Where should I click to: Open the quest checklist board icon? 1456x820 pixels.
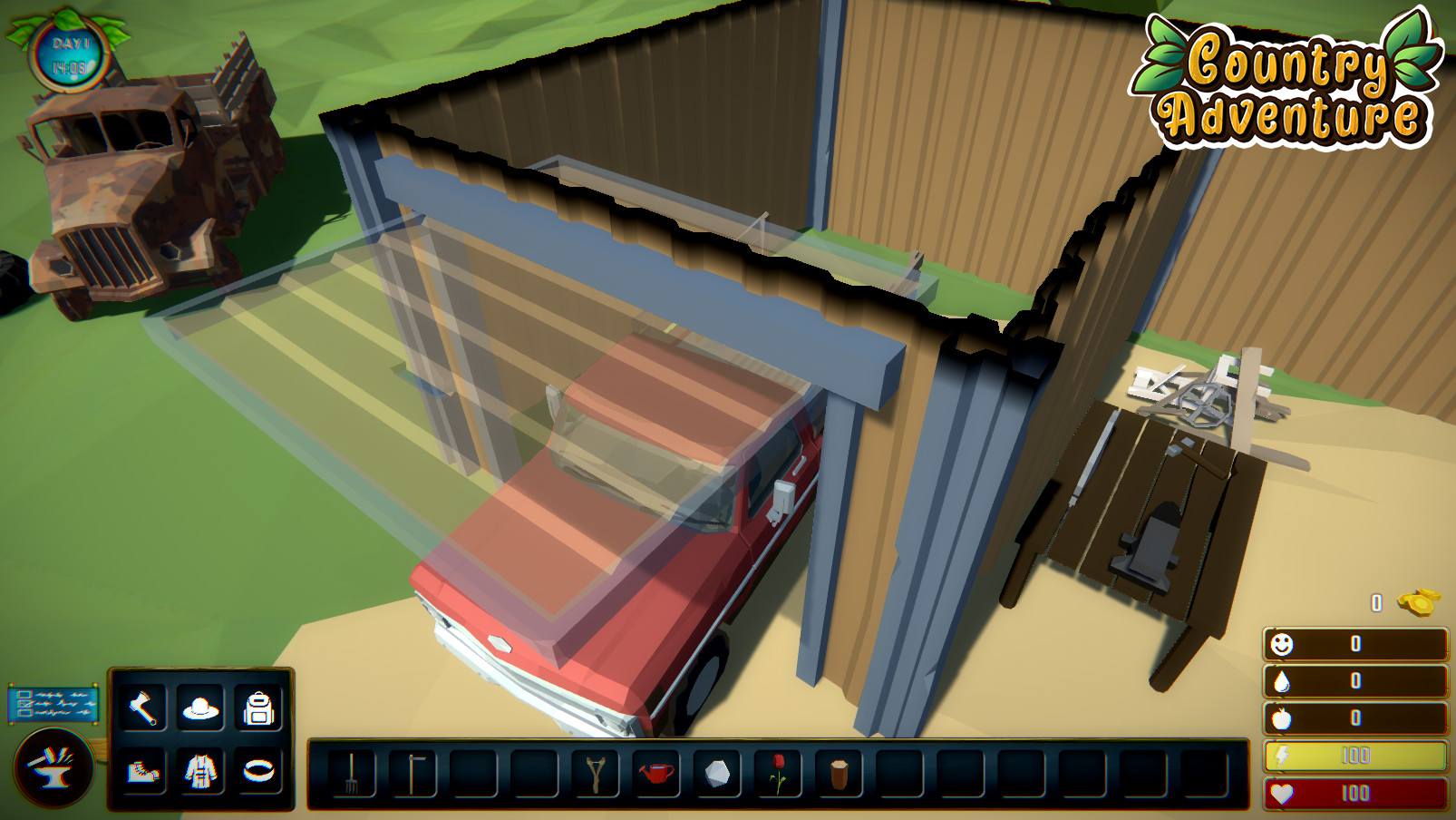coord(52,703)
